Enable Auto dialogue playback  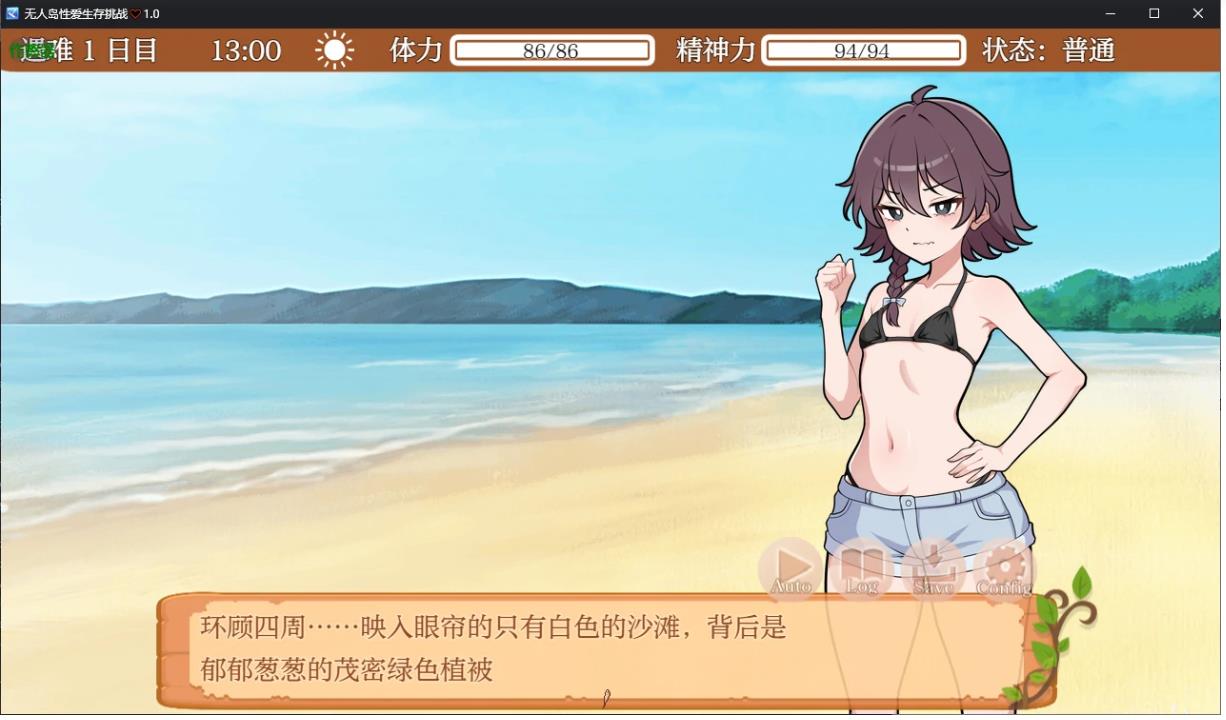click(792, 569)
